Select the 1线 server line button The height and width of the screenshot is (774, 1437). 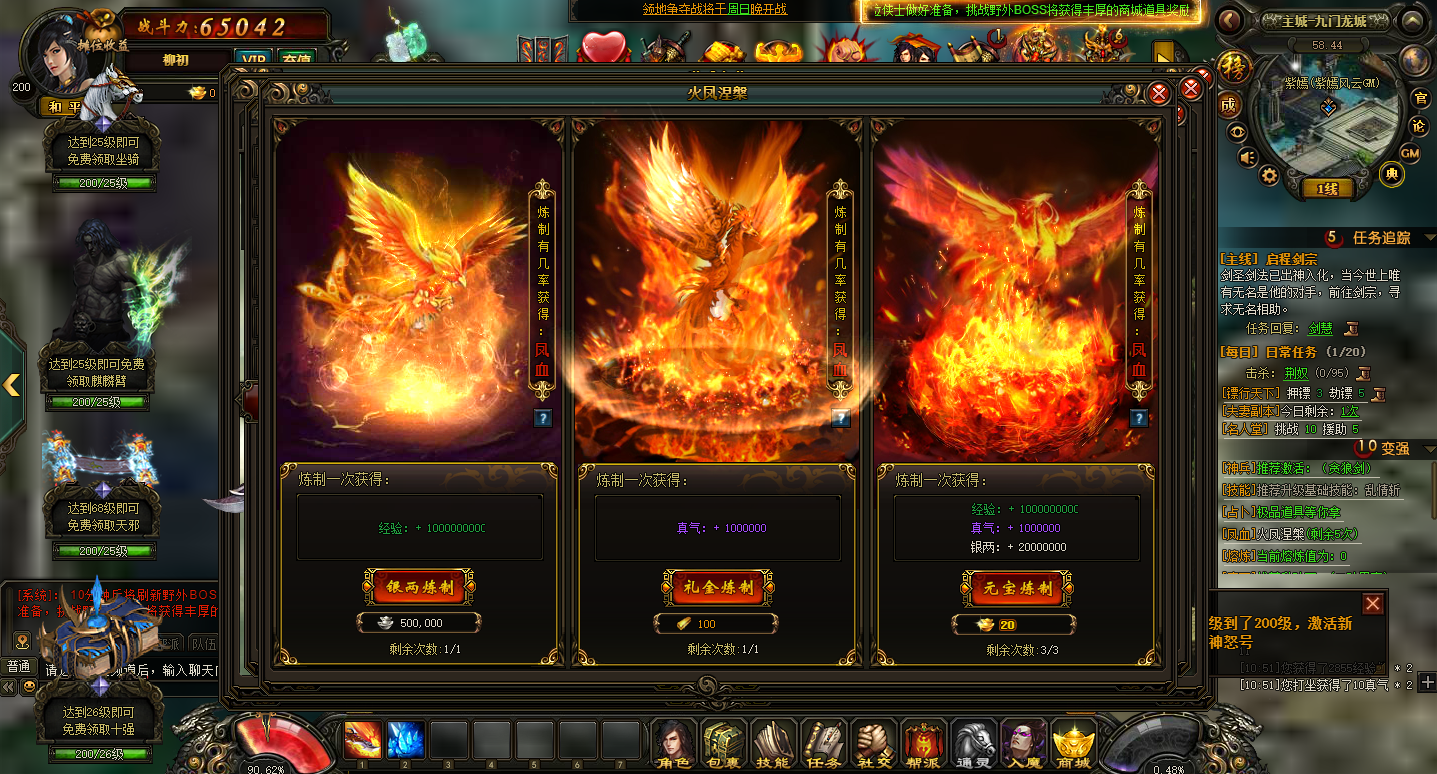tap(1327, 188)
